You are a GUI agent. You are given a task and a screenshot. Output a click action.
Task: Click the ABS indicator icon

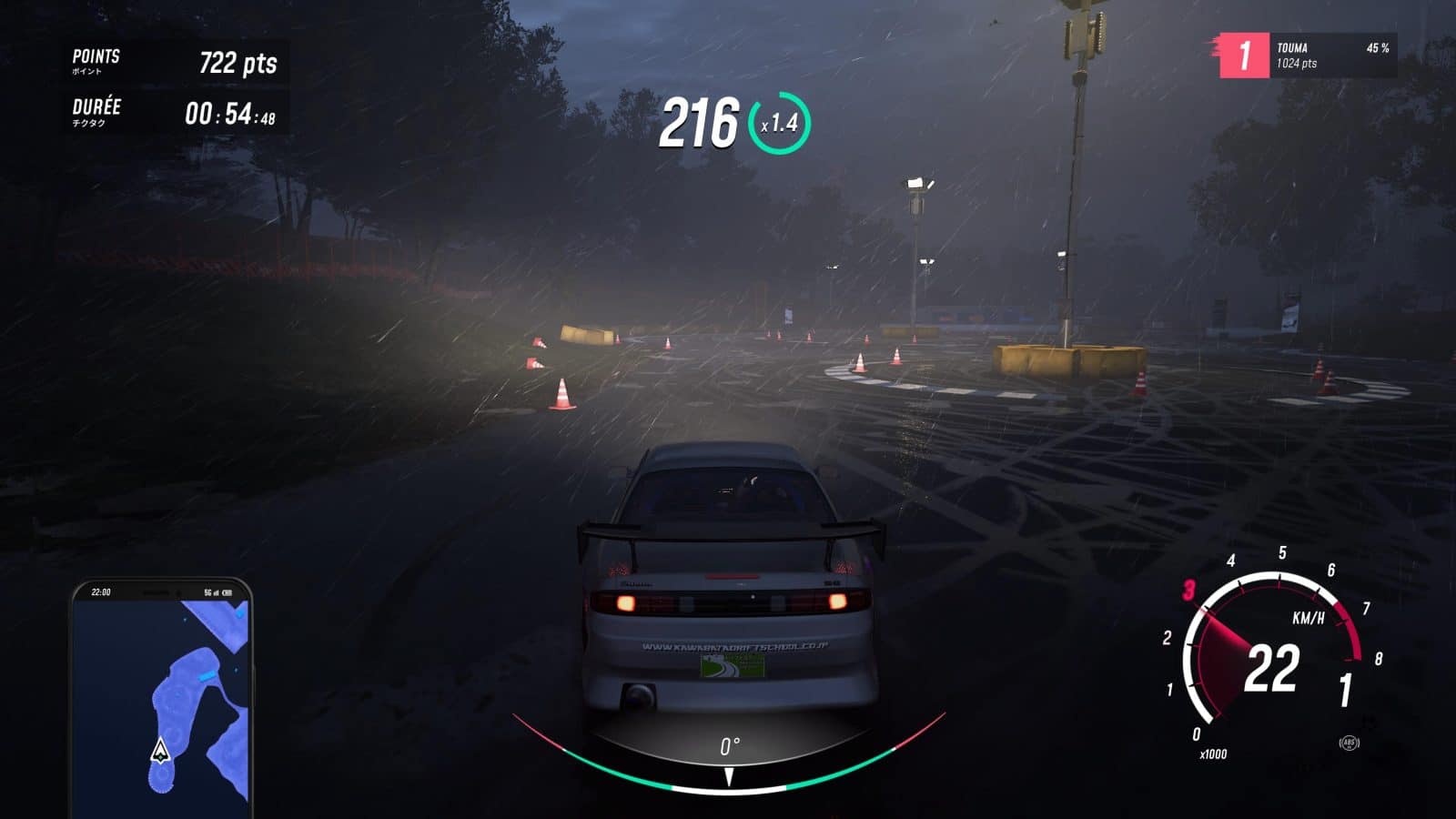[1349, 743]
